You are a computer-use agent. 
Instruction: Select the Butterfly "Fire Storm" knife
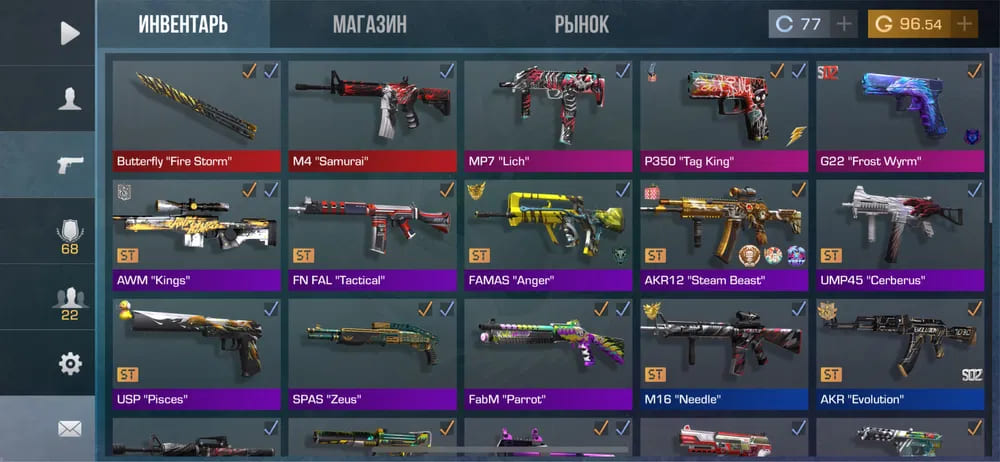click(x=196, y=115)
